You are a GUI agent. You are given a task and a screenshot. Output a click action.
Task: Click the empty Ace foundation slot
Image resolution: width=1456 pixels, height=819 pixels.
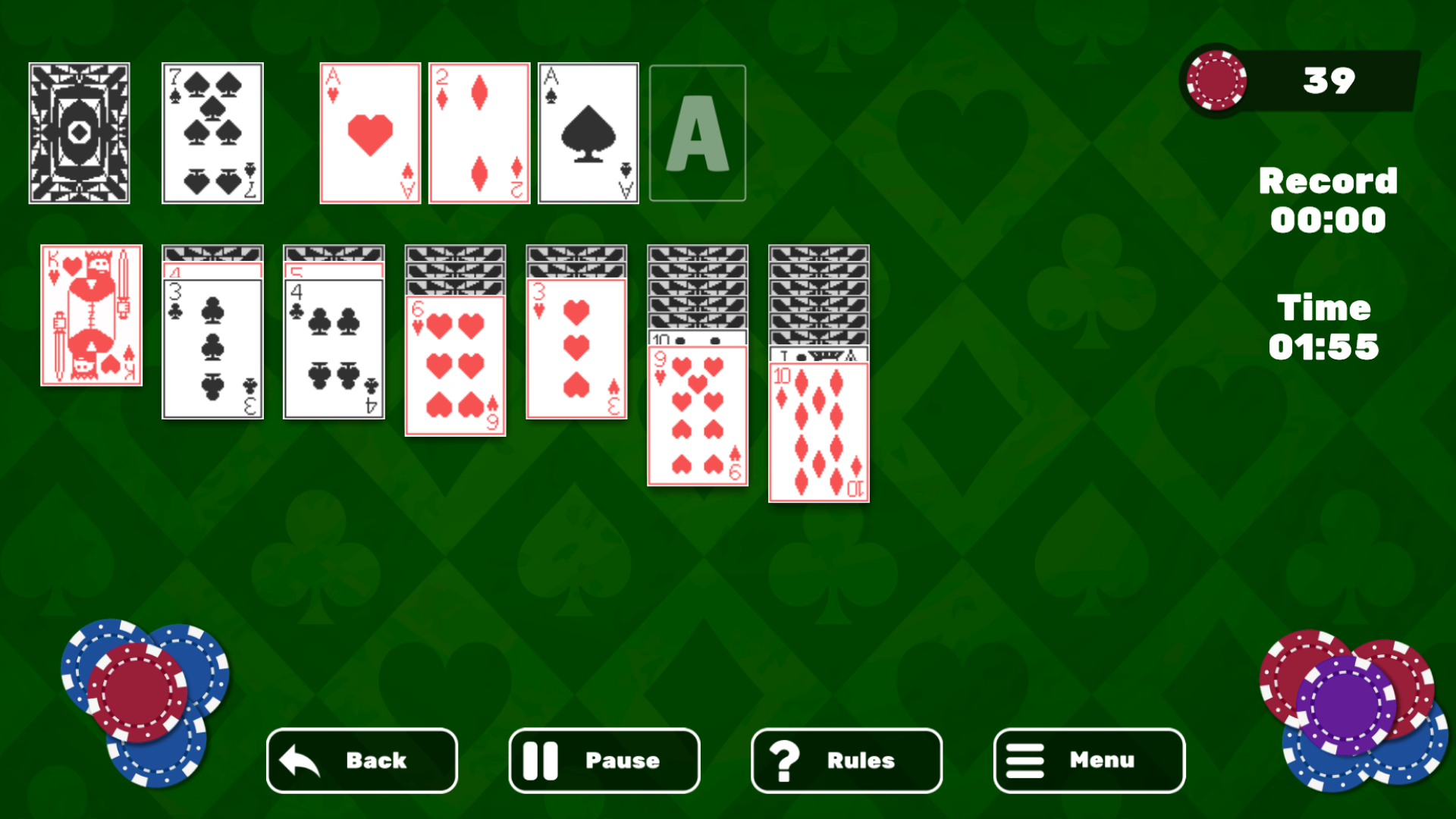coord(697,133)
